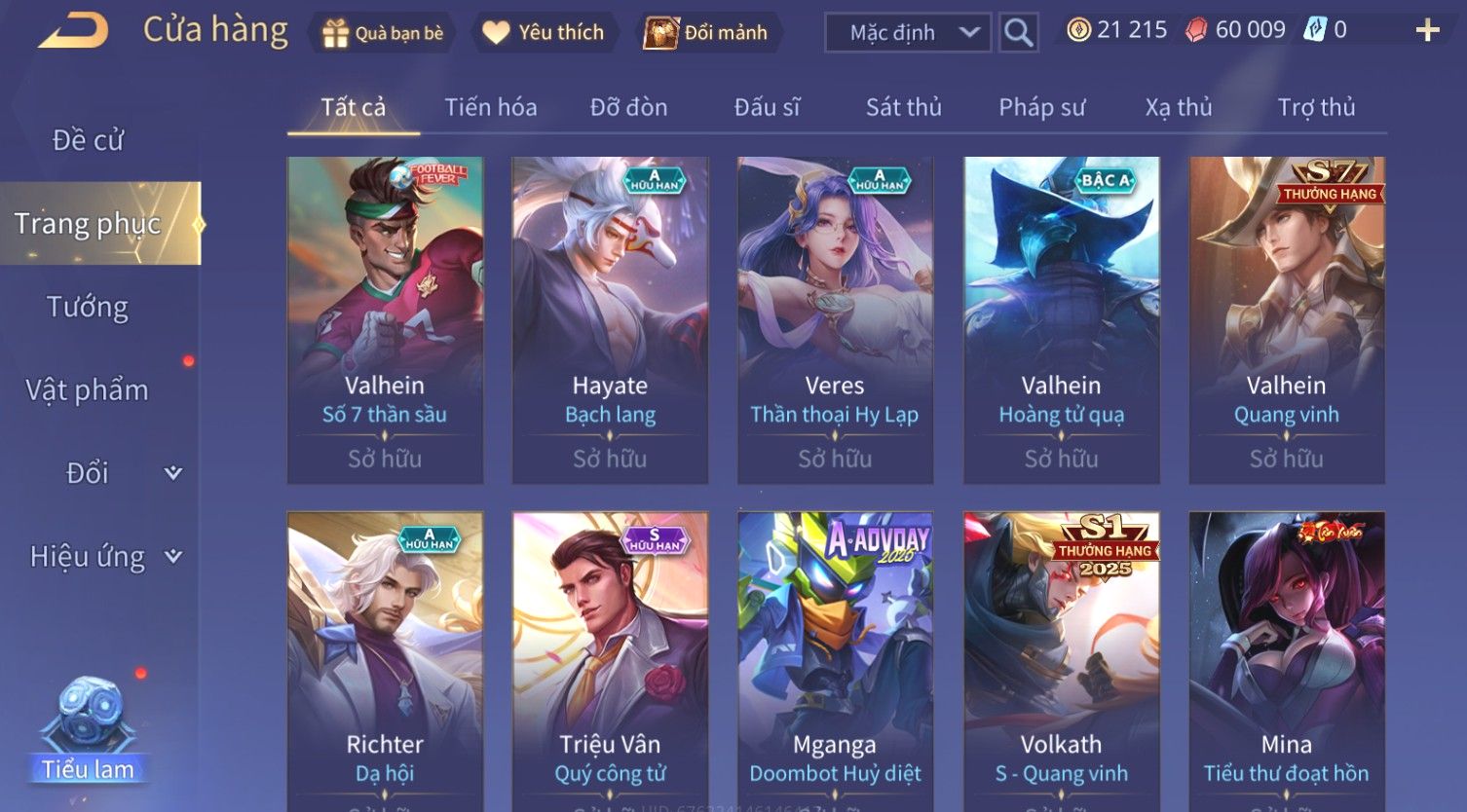The image size is (1467, 812).
Task: Go back with the arrow button
Action: click(74, 31)
